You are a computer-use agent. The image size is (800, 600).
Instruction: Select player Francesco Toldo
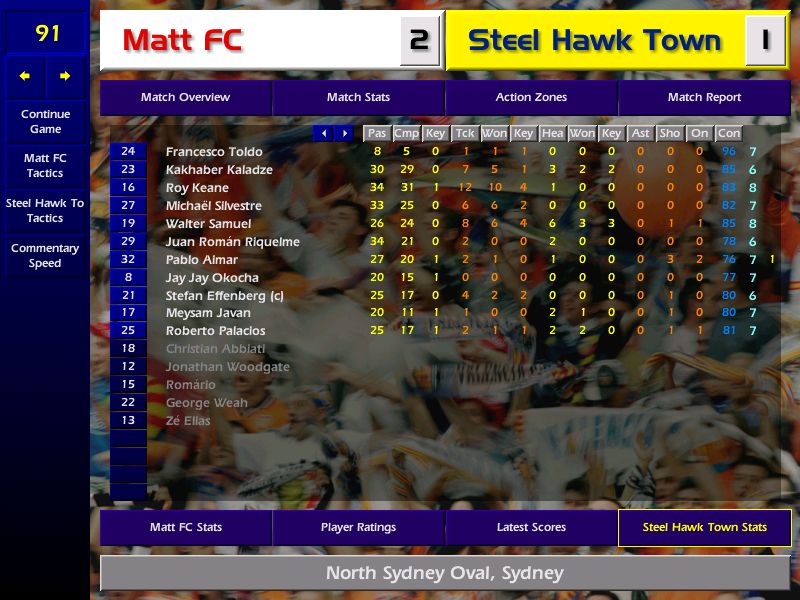point(214,152)
